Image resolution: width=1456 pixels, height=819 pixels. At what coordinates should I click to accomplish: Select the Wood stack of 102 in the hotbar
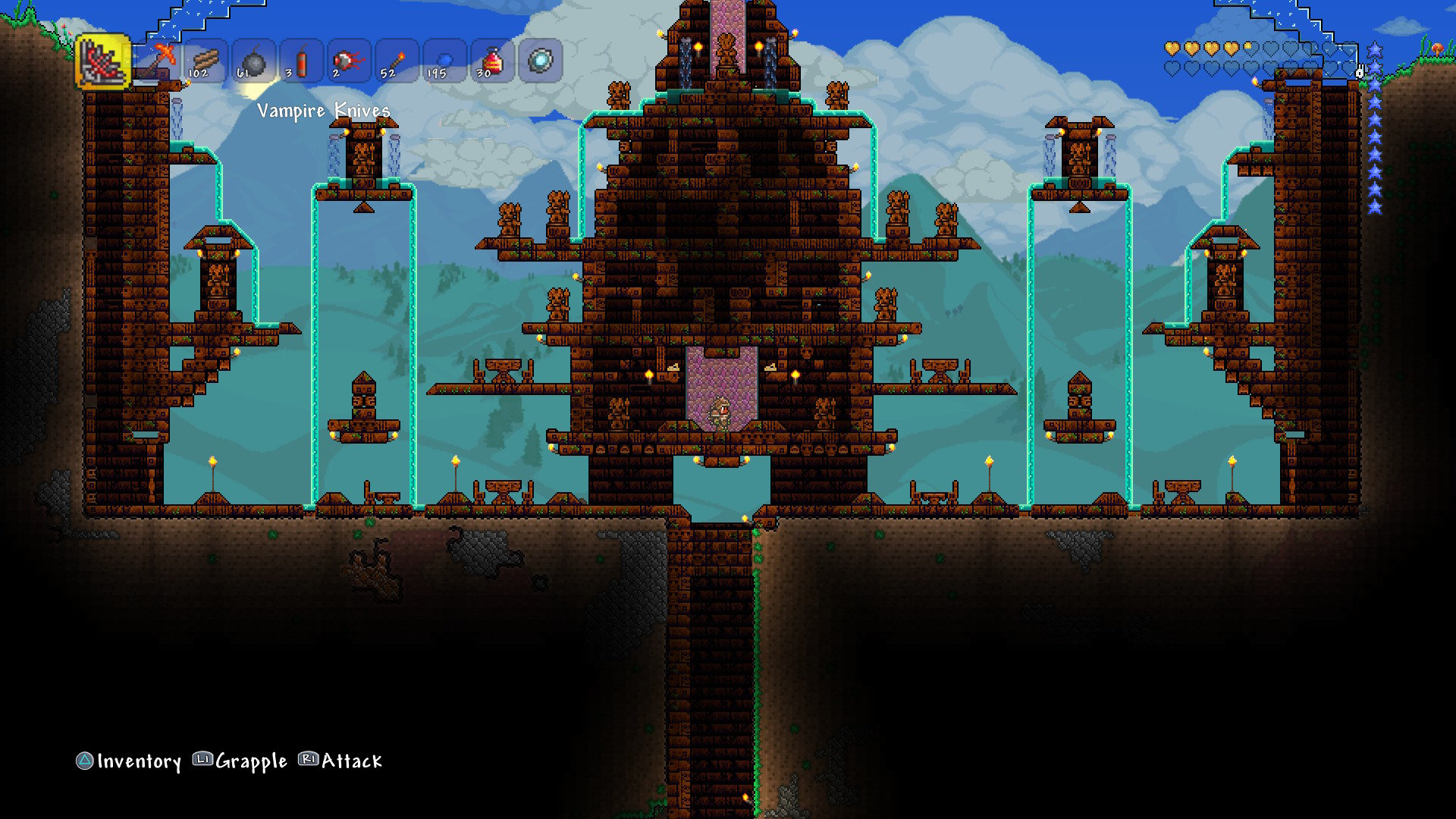pos(206,61)
